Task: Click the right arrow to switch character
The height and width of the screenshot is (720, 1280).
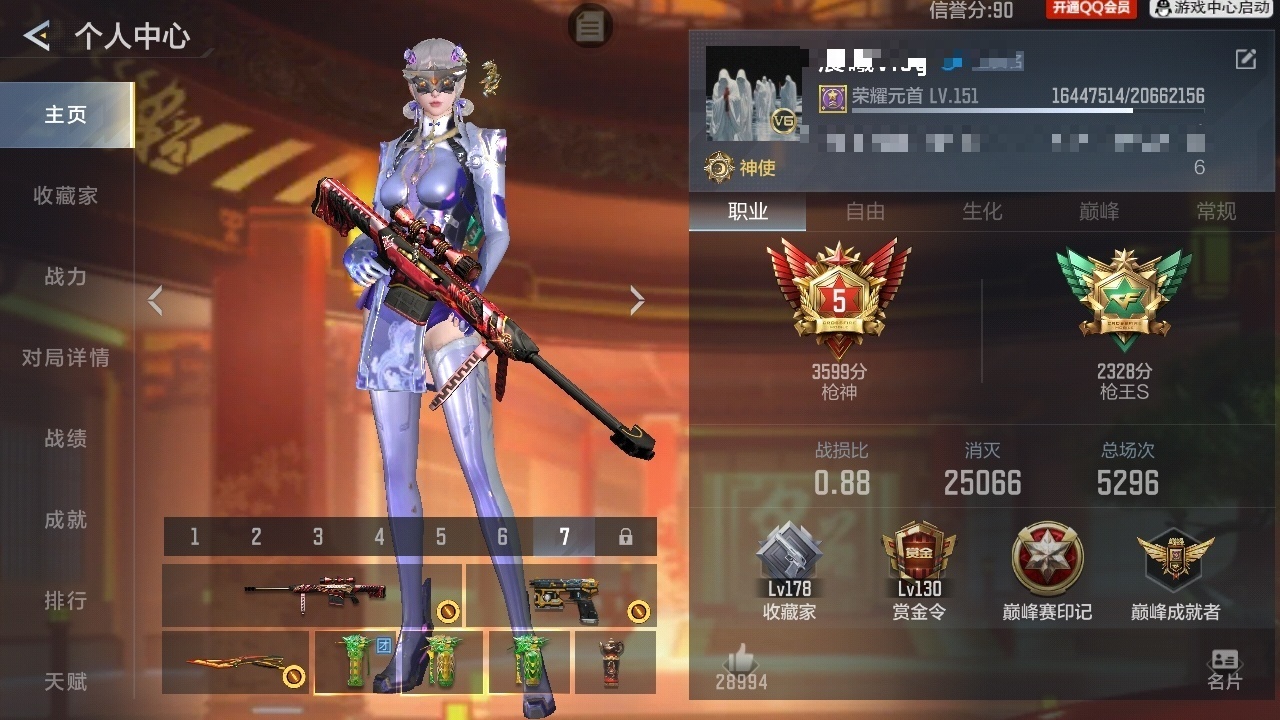Action: point(637,299)
